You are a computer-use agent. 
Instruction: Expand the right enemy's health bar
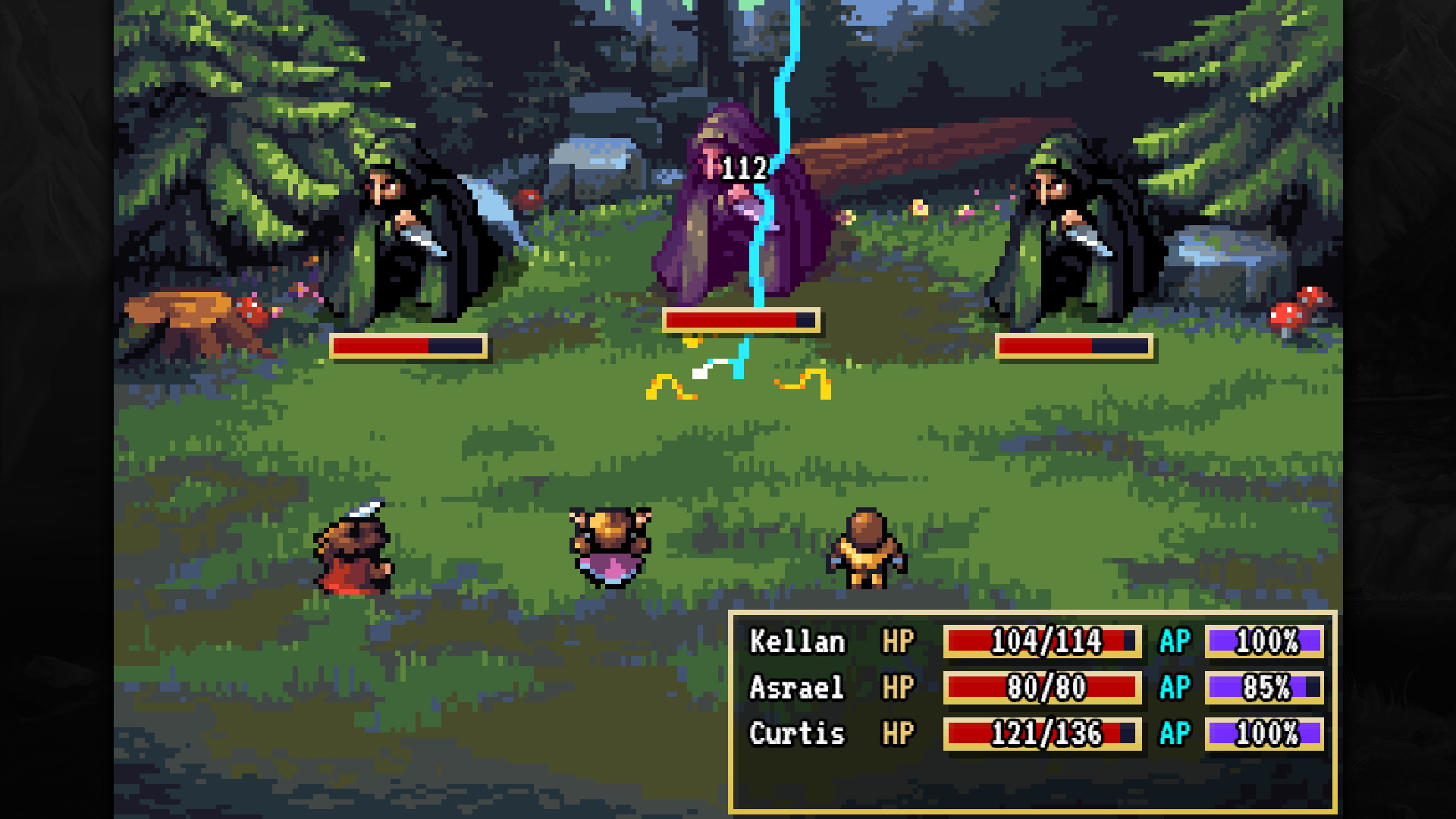[x=1073, y=347]
